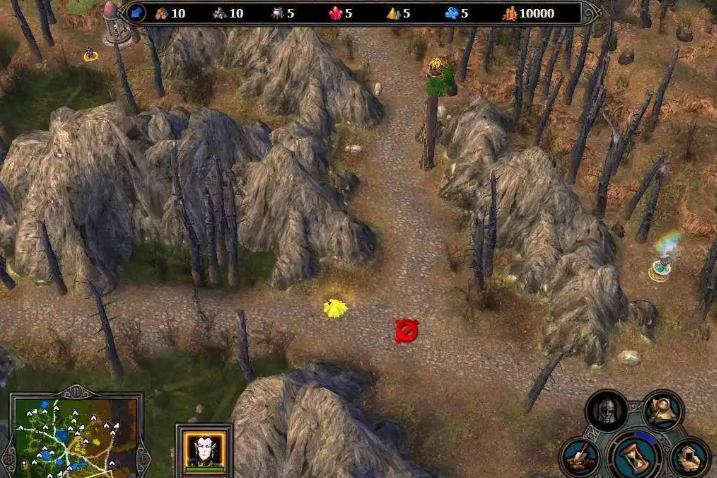
Task: Open the adventure minimap
Action: pos(73,437)
